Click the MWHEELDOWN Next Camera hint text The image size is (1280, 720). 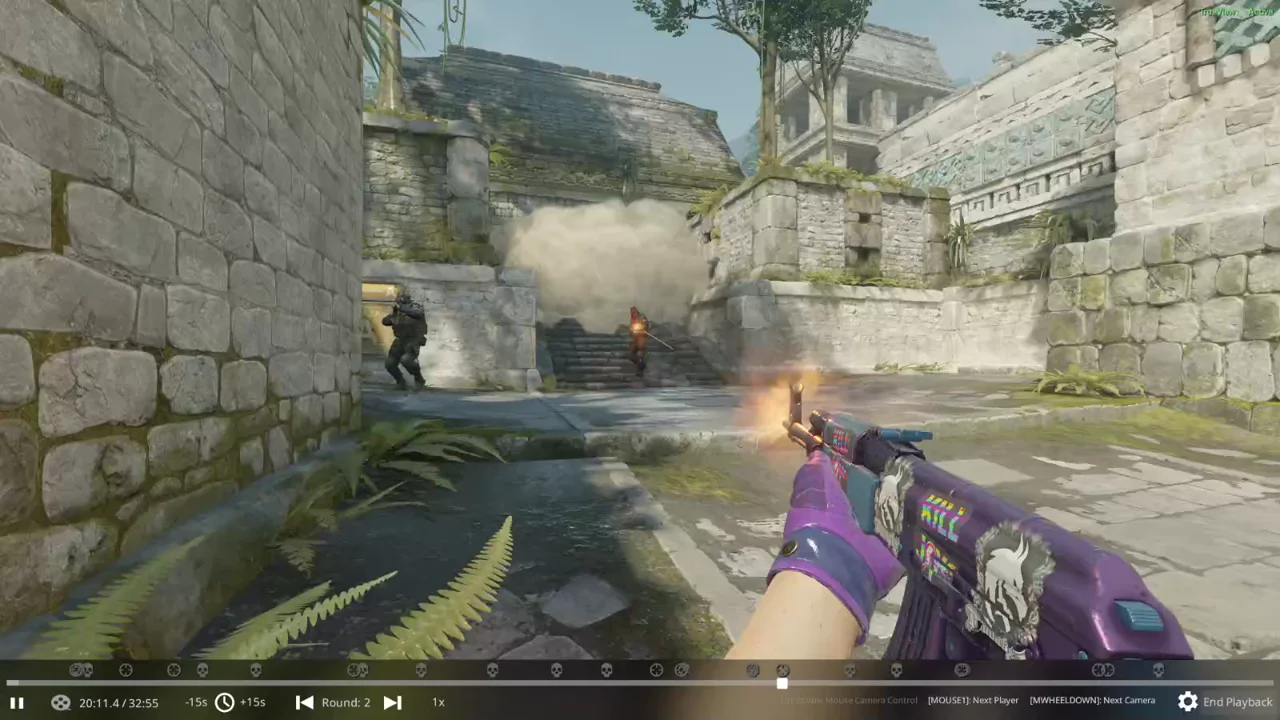pyautogui.click(x=1092, y=700)
